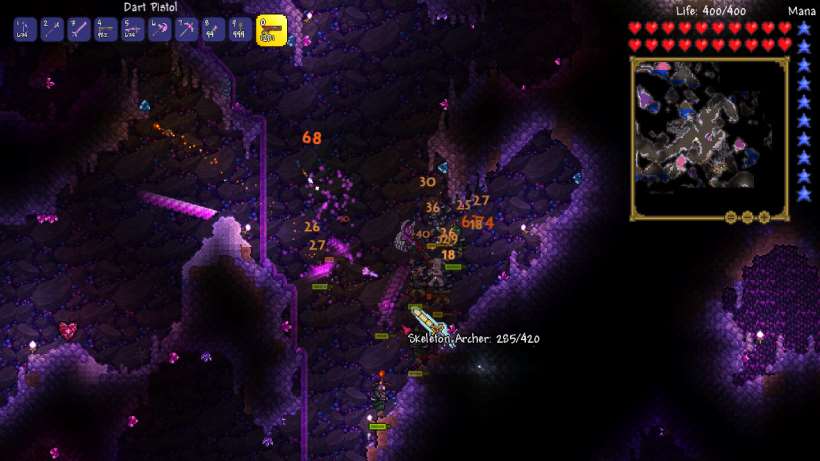820x461 pixels.
Task: Equip the item in hotbar slot 2
Action: (x=52, y=30)
